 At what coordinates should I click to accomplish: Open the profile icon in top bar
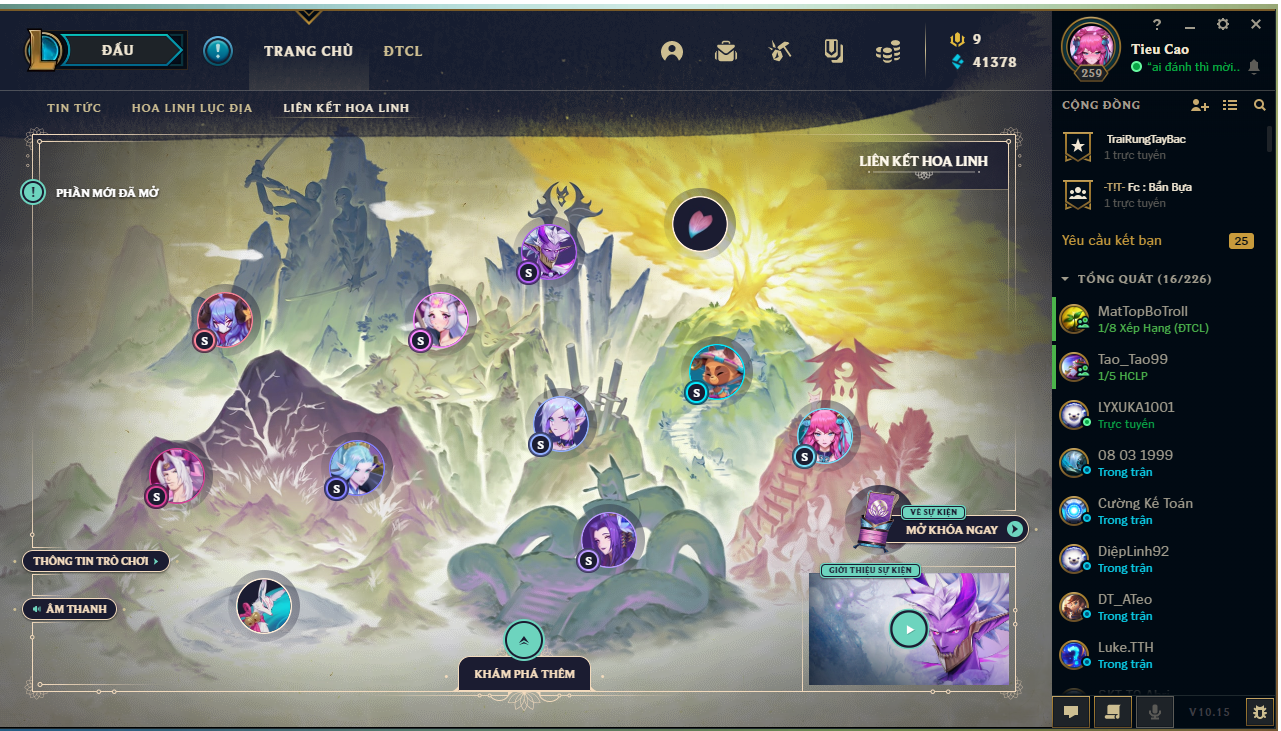click(x=672, y=51)
